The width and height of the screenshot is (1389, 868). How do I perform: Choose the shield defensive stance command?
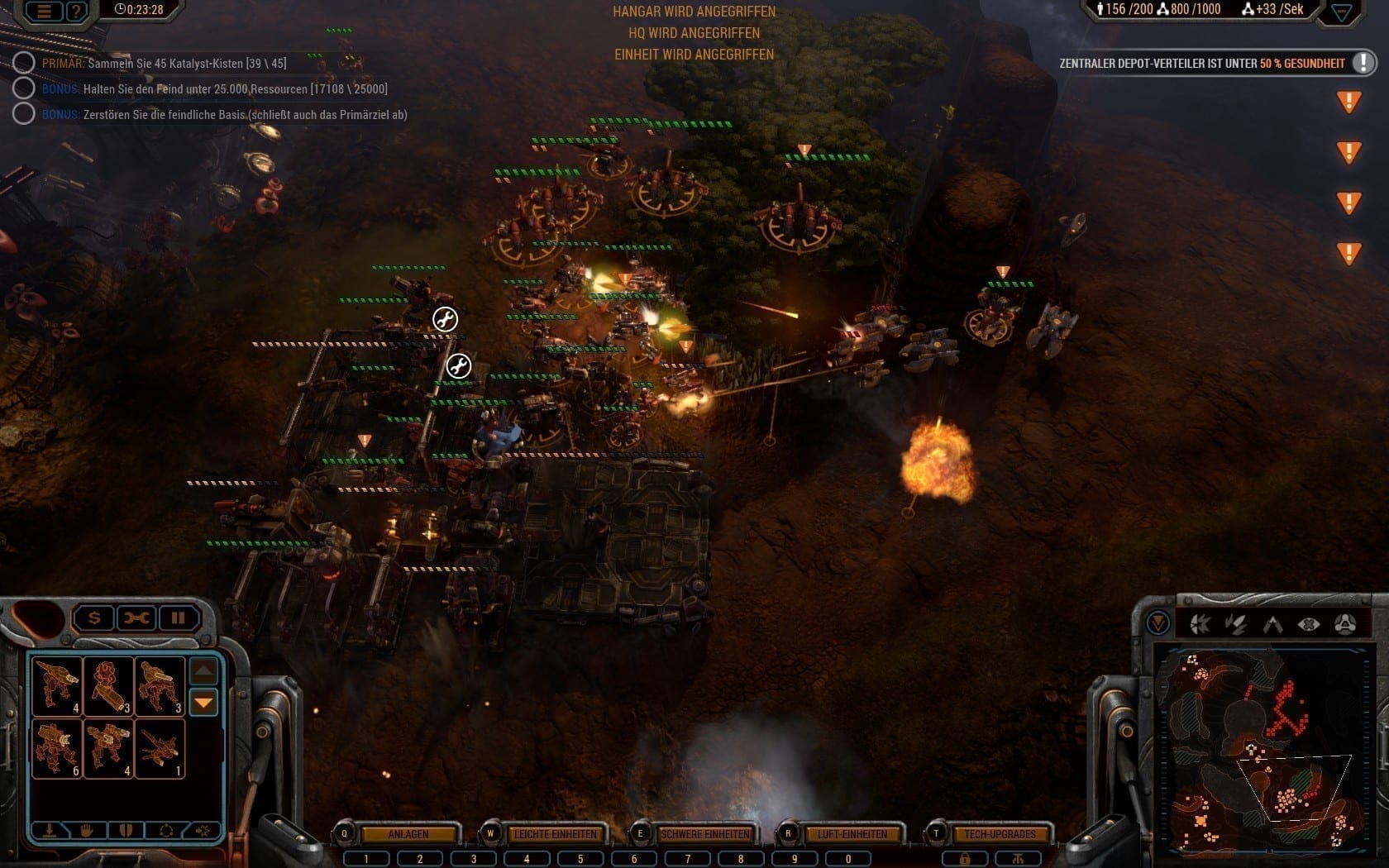(x=126, y=830)
